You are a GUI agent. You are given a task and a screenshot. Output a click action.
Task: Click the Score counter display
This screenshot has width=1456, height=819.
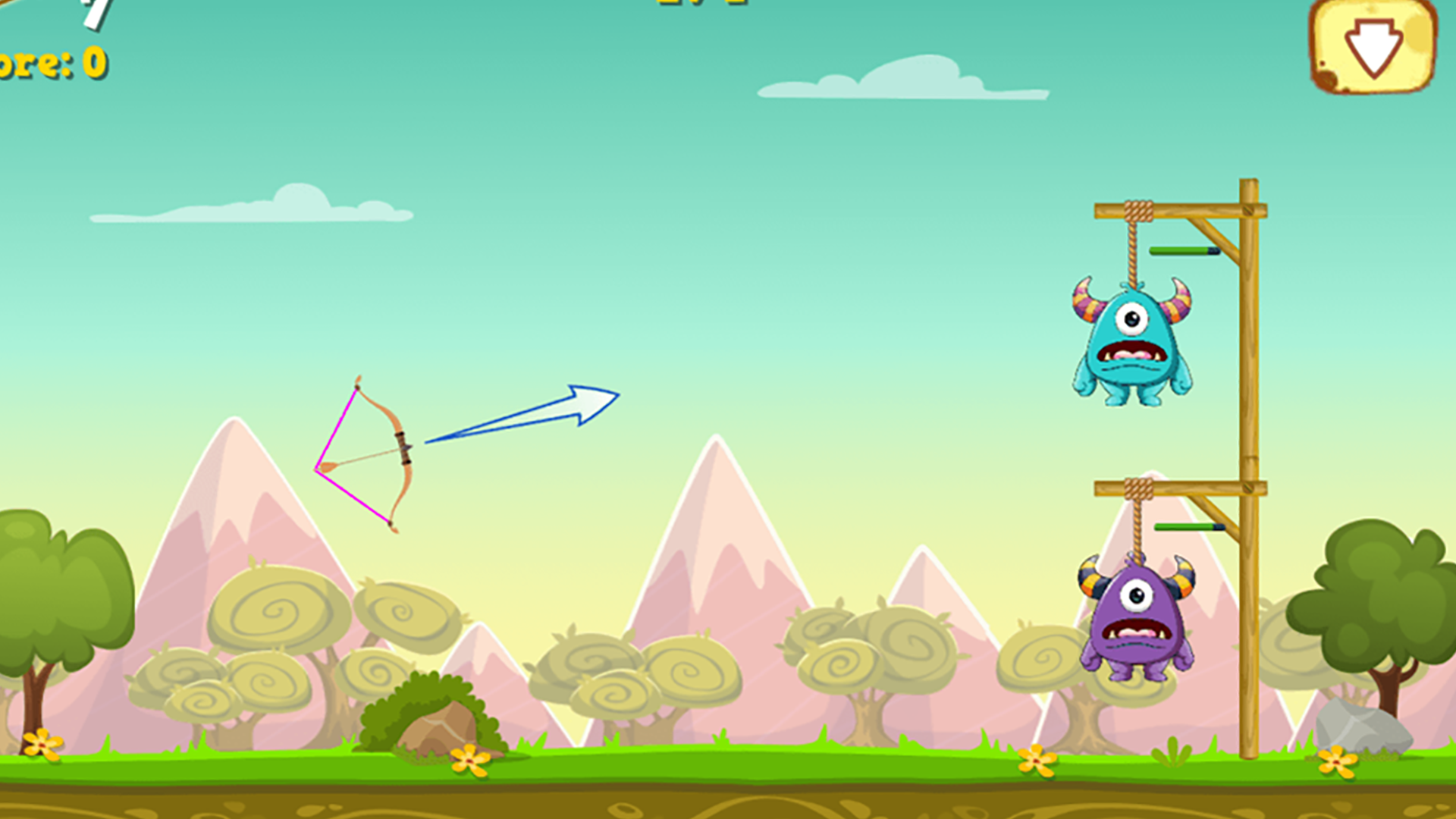49,64
